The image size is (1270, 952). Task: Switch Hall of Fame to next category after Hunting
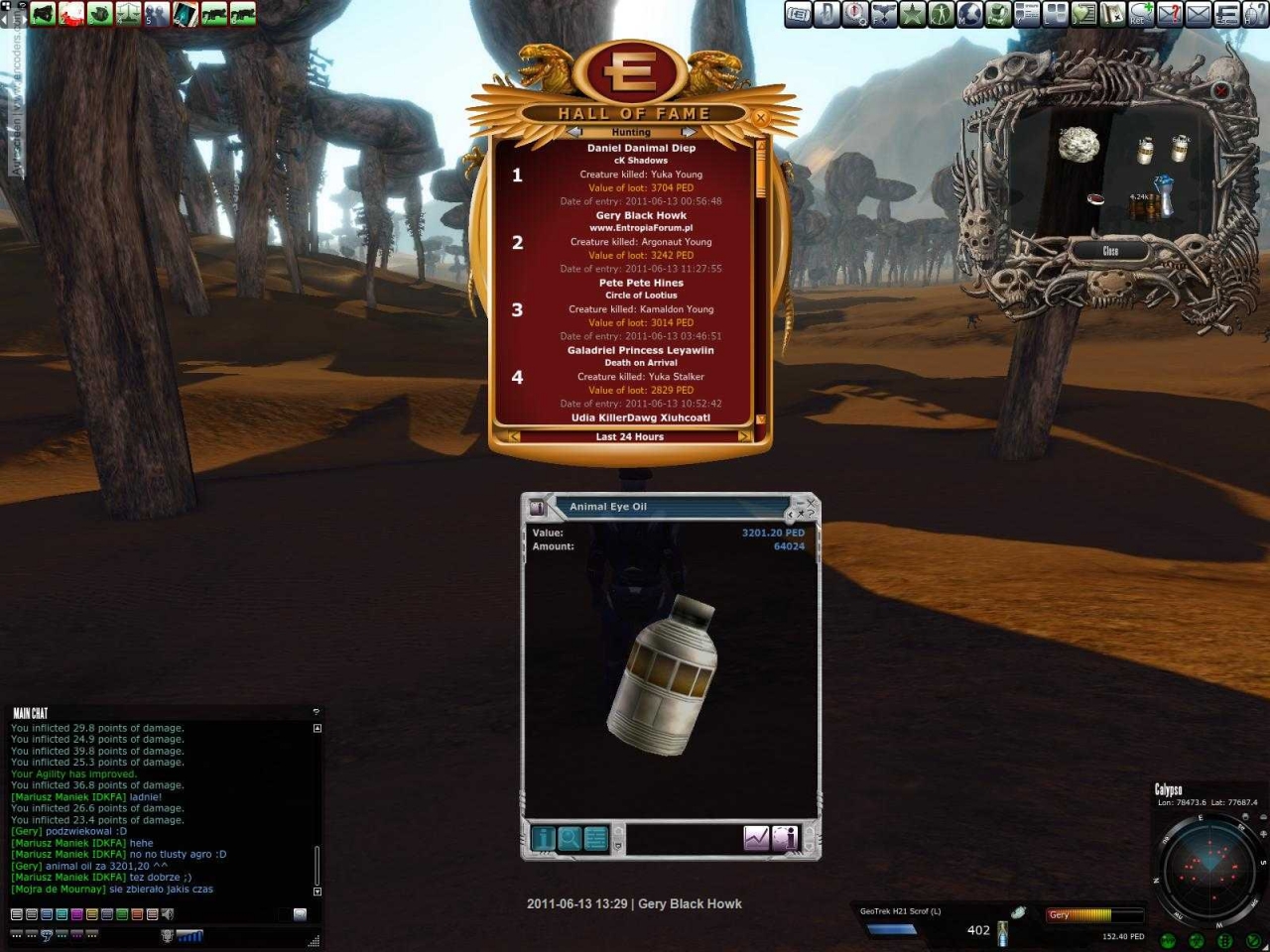[x=688, y=132]
